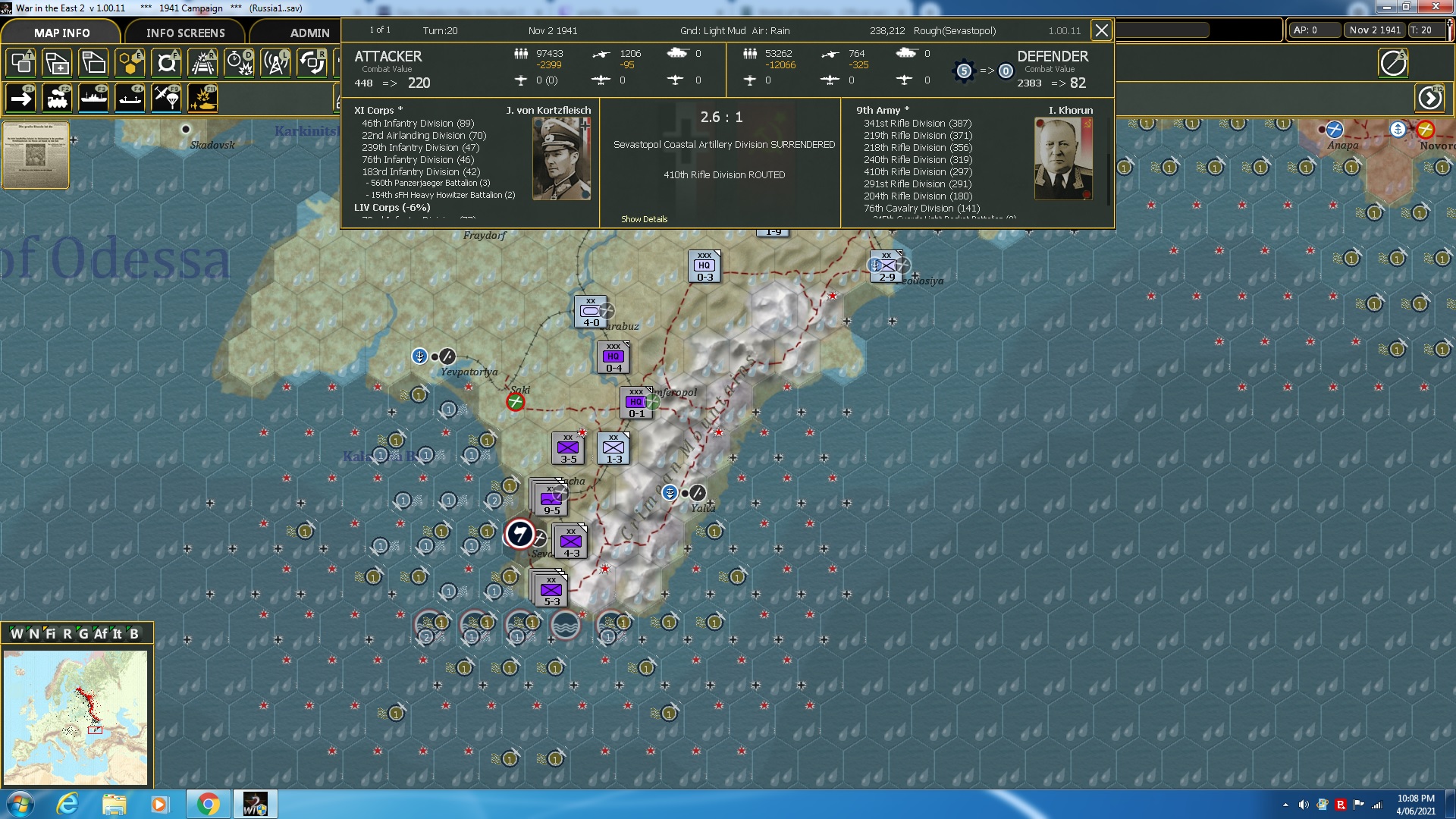Click the toggle counters (T) icon

(20, 63)
